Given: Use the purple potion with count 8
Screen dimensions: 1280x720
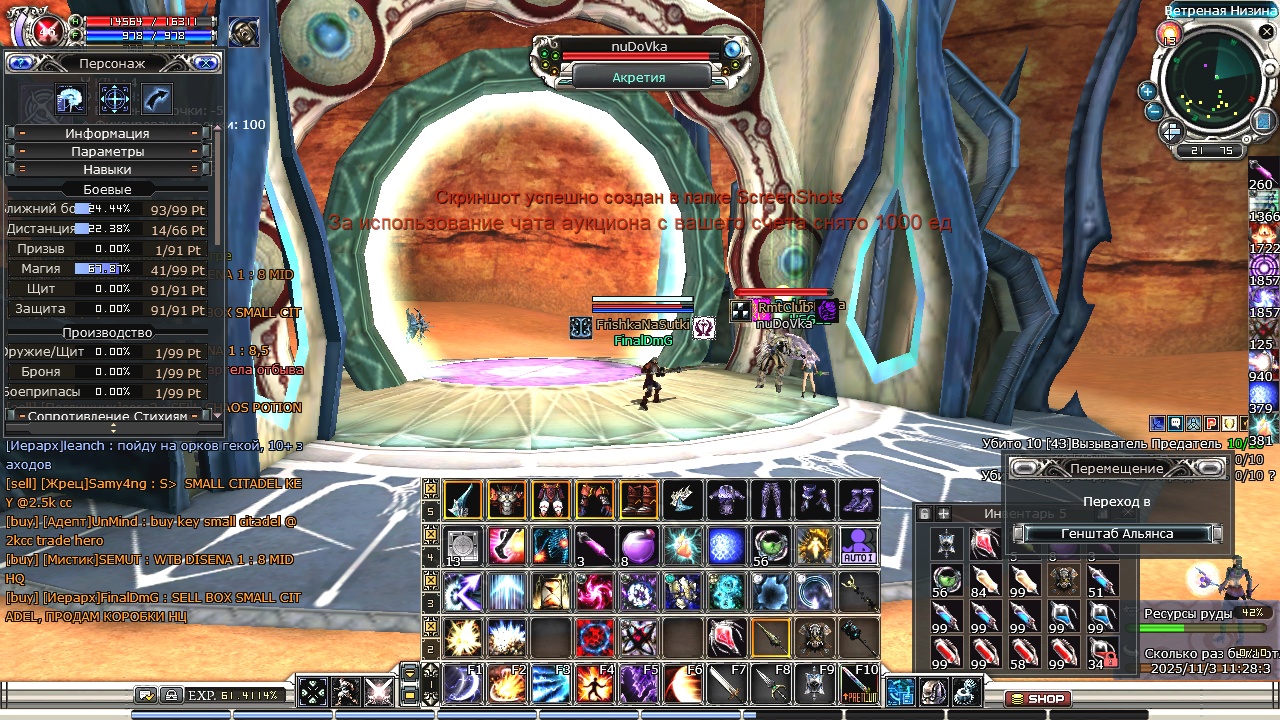Looking at the screenshot, I should 638,545.
